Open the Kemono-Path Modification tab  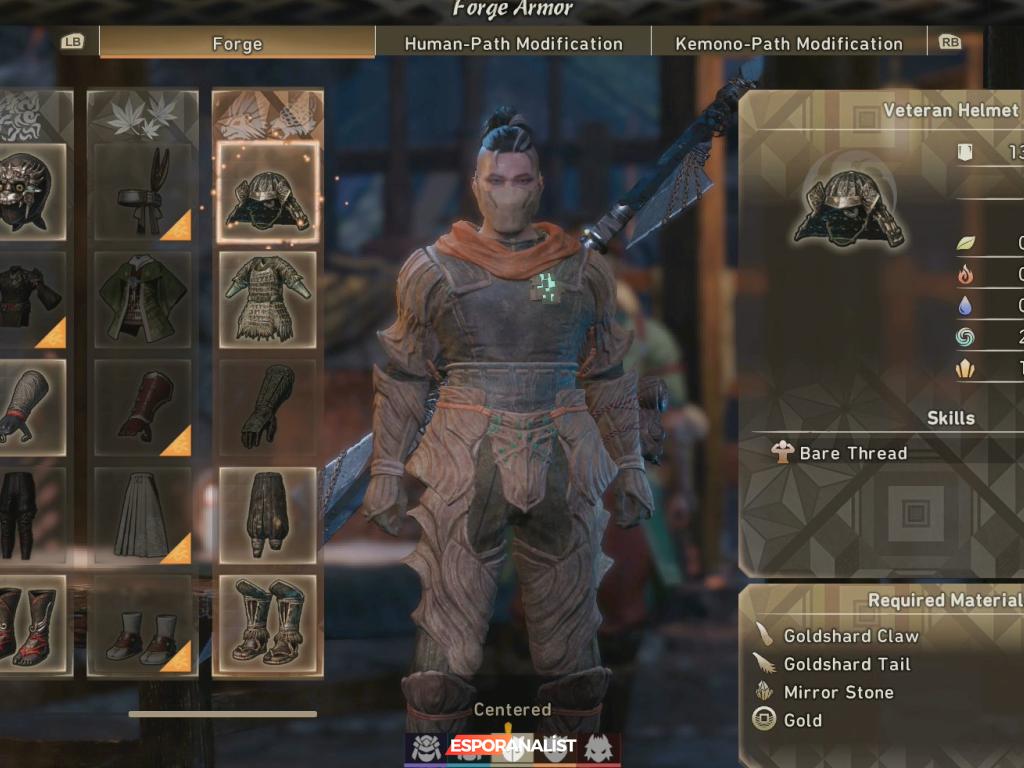point(788,43)
